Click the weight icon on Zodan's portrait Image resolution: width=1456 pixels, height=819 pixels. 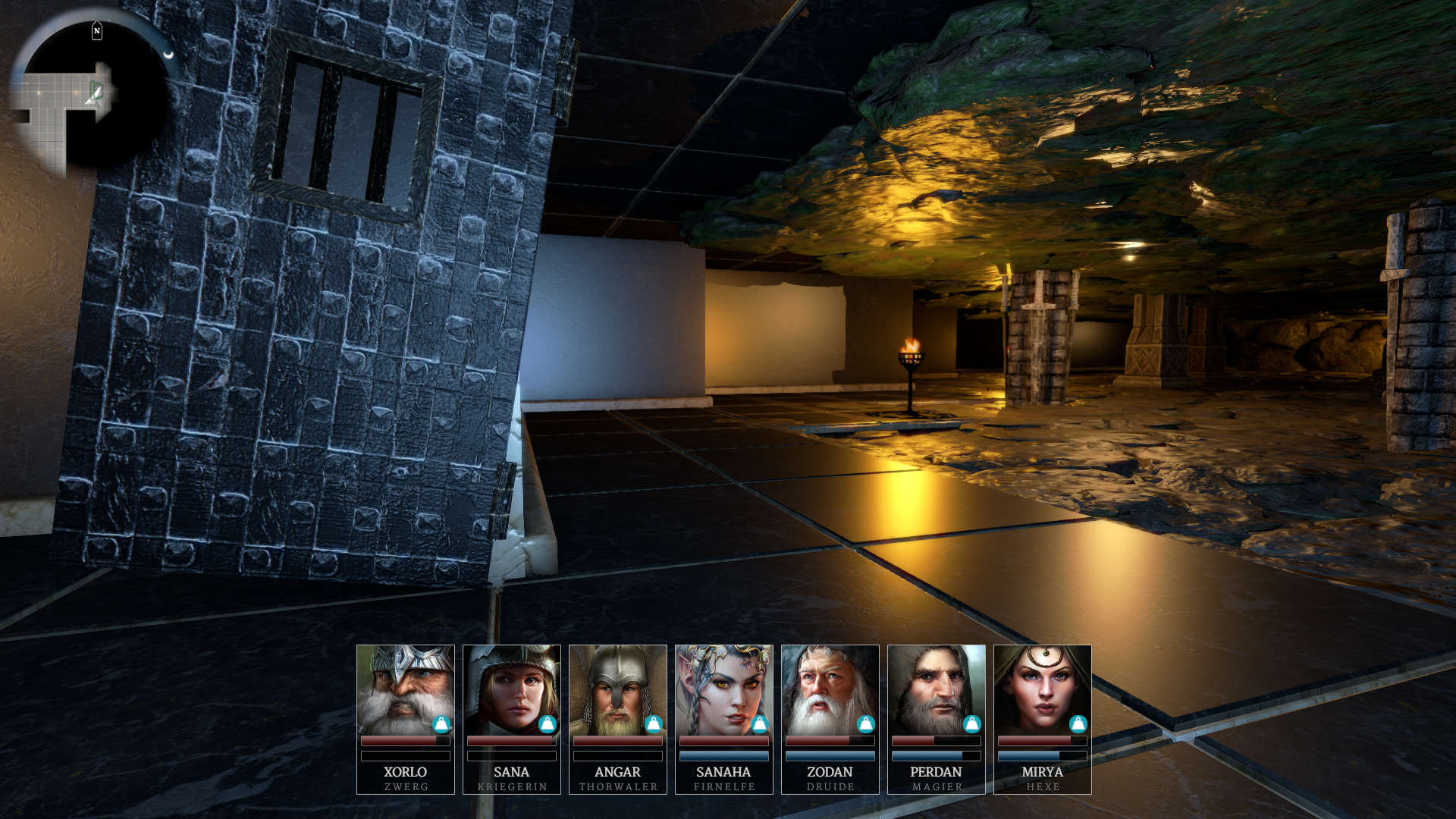tap(866, 724)
